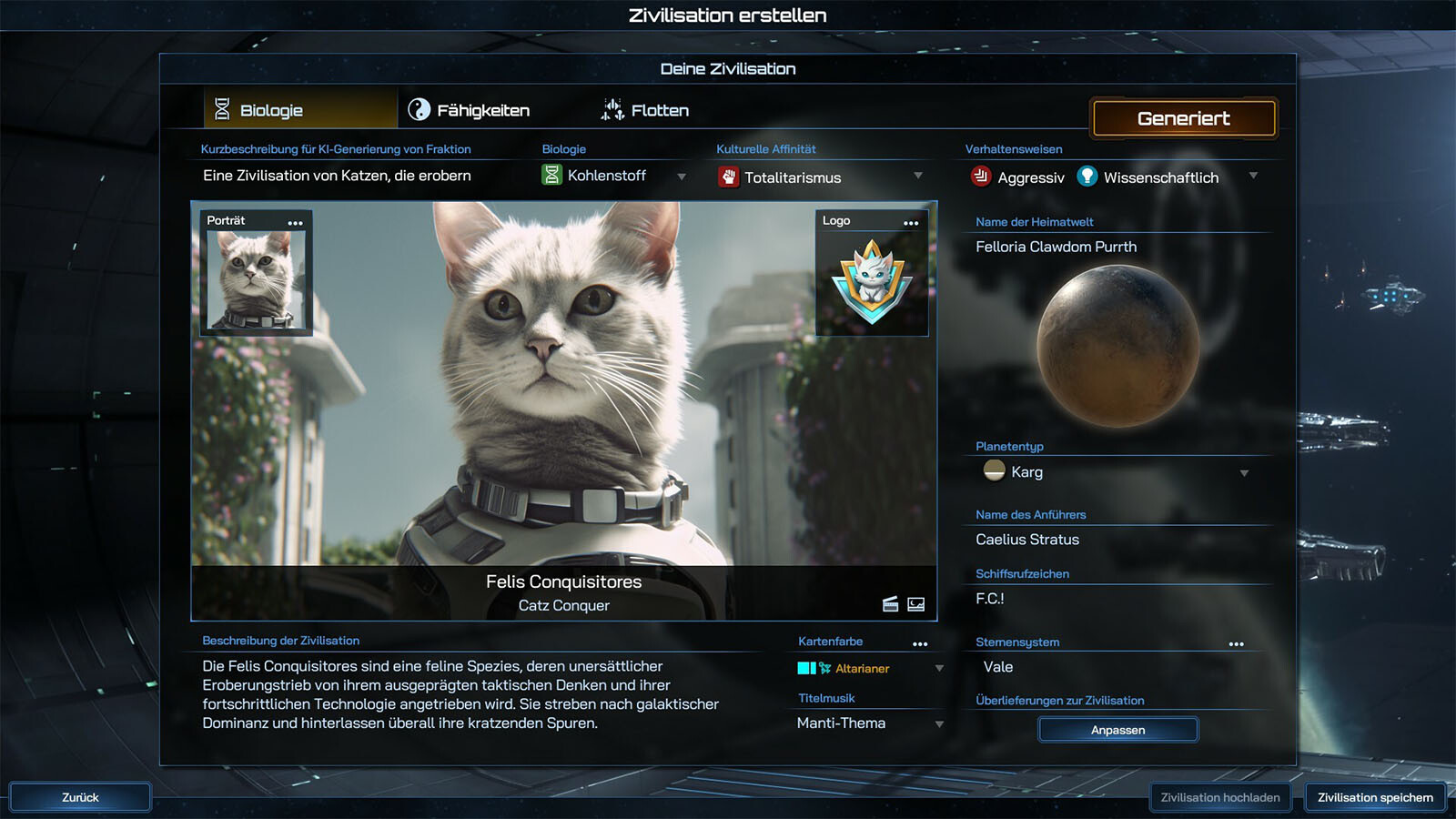Click Zivilisation hochladen
Image resolution: width=1456 pixels, height=819 pixels.
(x=1219, y=797)
